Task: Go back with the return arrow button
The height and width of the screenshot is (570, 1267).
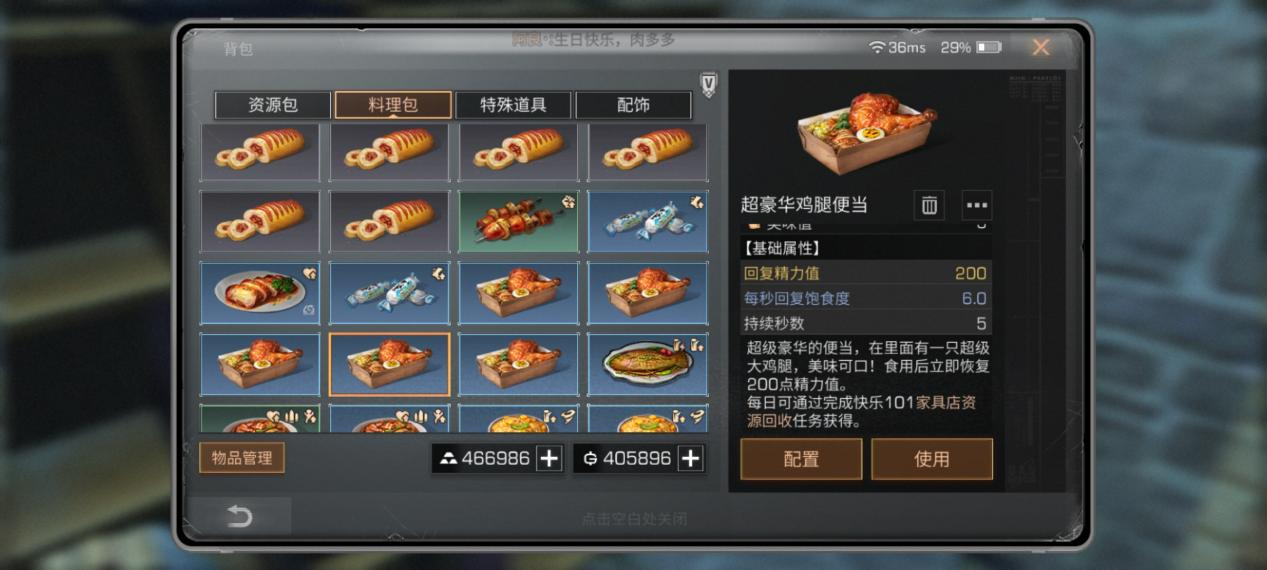Action: point(240,516)
